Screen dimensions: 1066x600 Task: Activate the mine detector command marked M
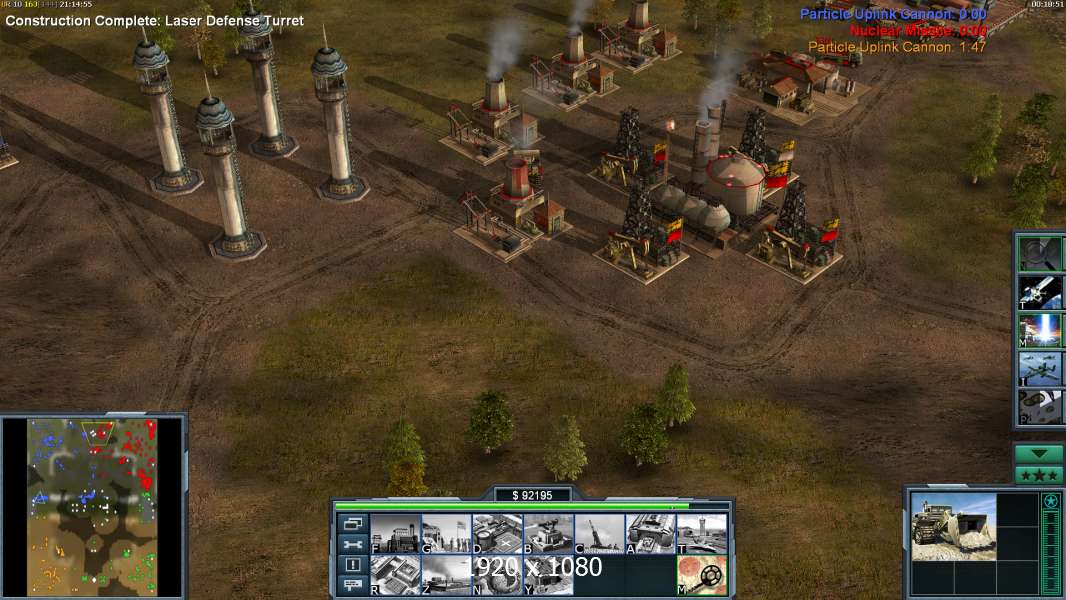tap(701, 575)
